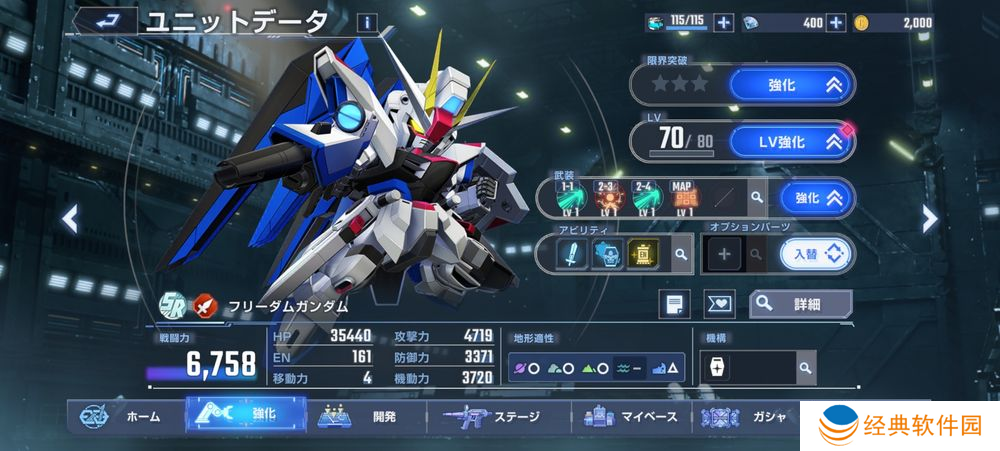Select the MAP weapon icon

[682, 198]
